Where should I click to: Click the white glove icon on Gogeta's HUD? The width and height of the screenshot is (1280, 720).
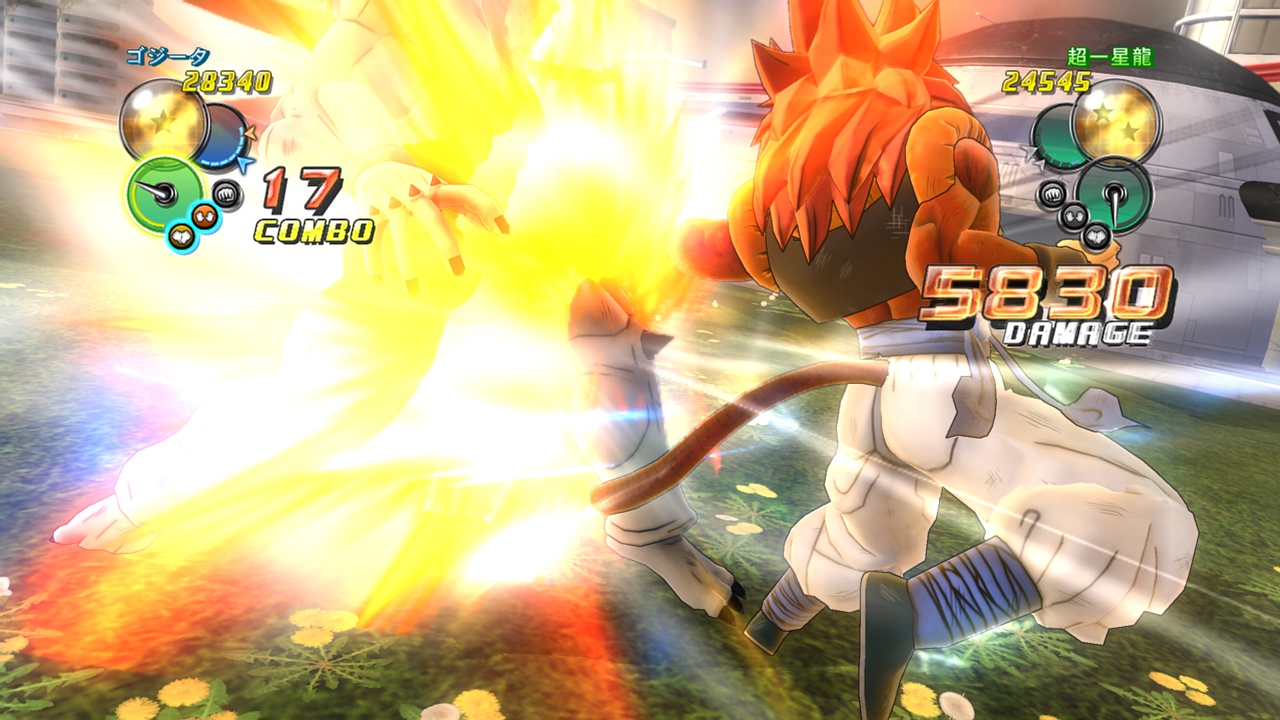182,234
